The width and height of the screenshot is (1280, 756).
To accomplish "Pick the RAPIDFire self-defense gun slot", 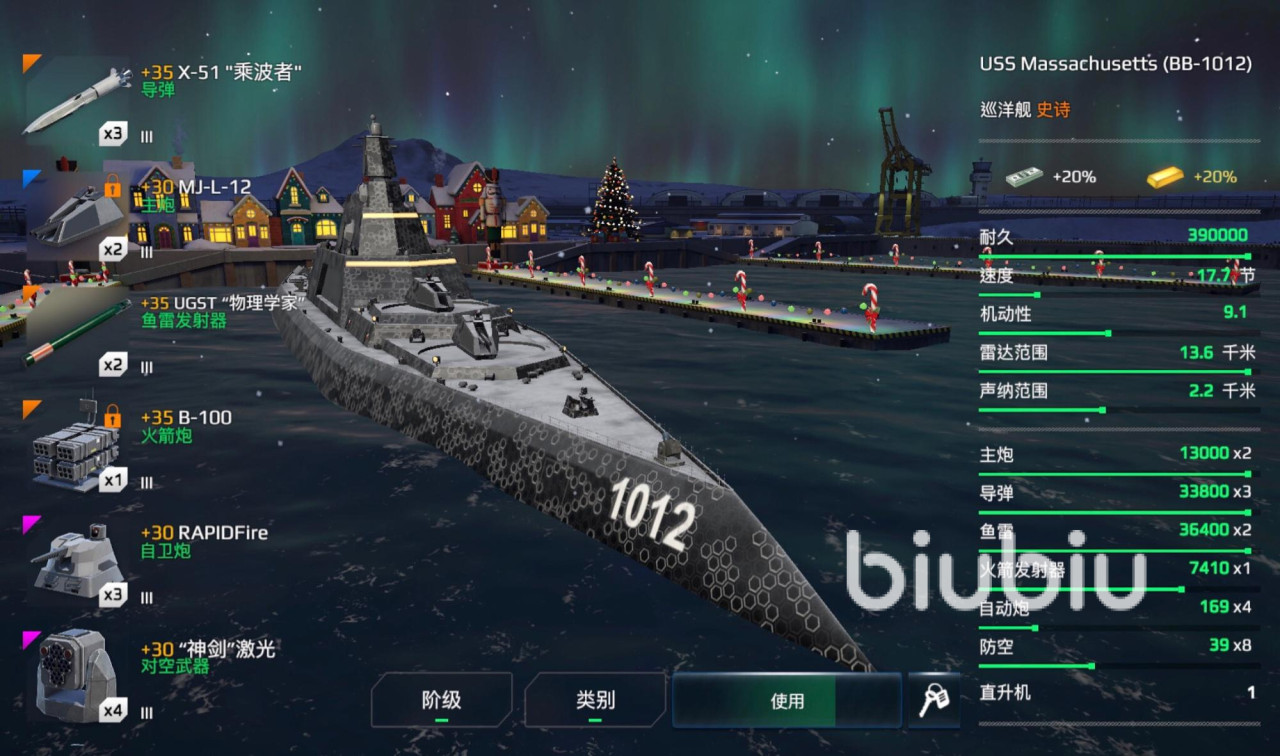I will (77, 562).
